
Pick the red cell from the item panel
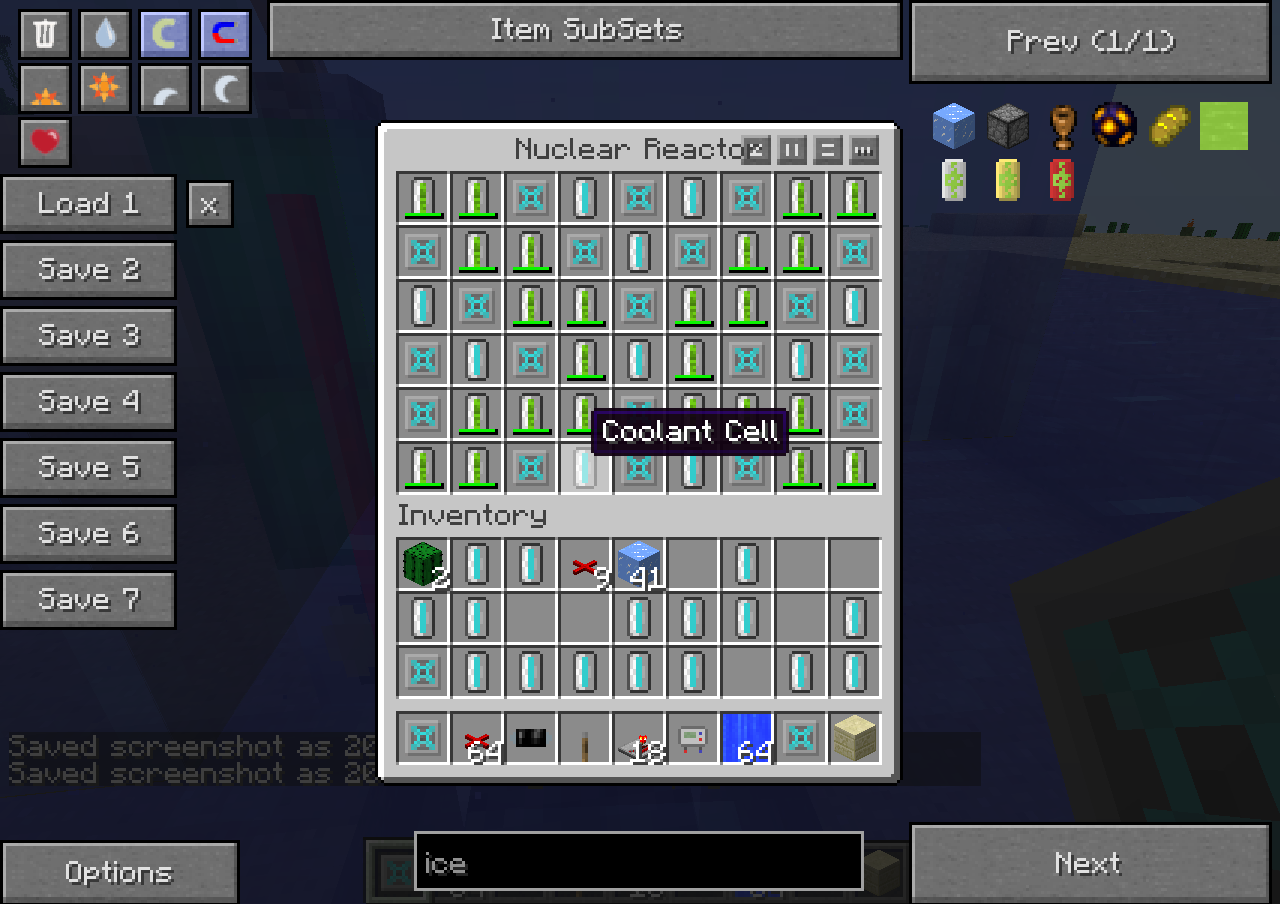(1061, 180)
